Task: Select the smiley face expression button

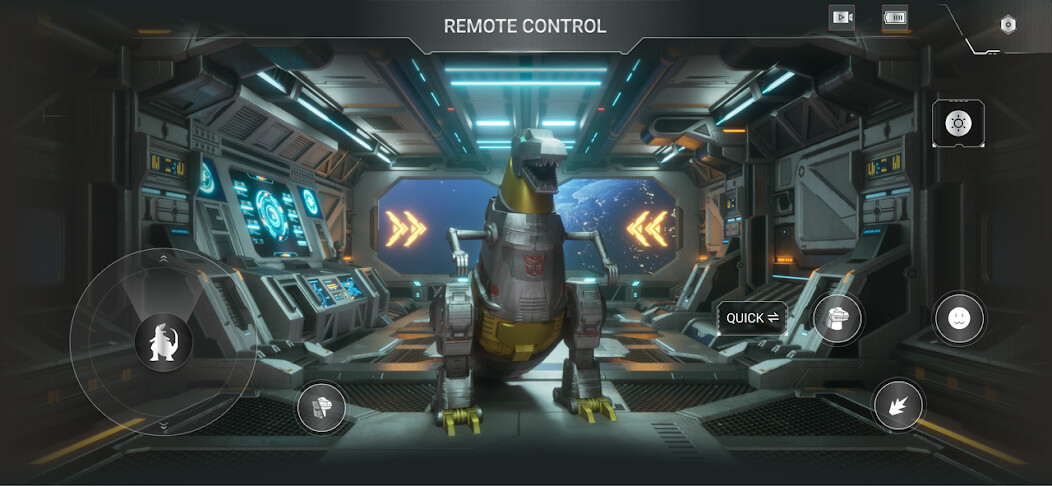Action: click(958, 319)
